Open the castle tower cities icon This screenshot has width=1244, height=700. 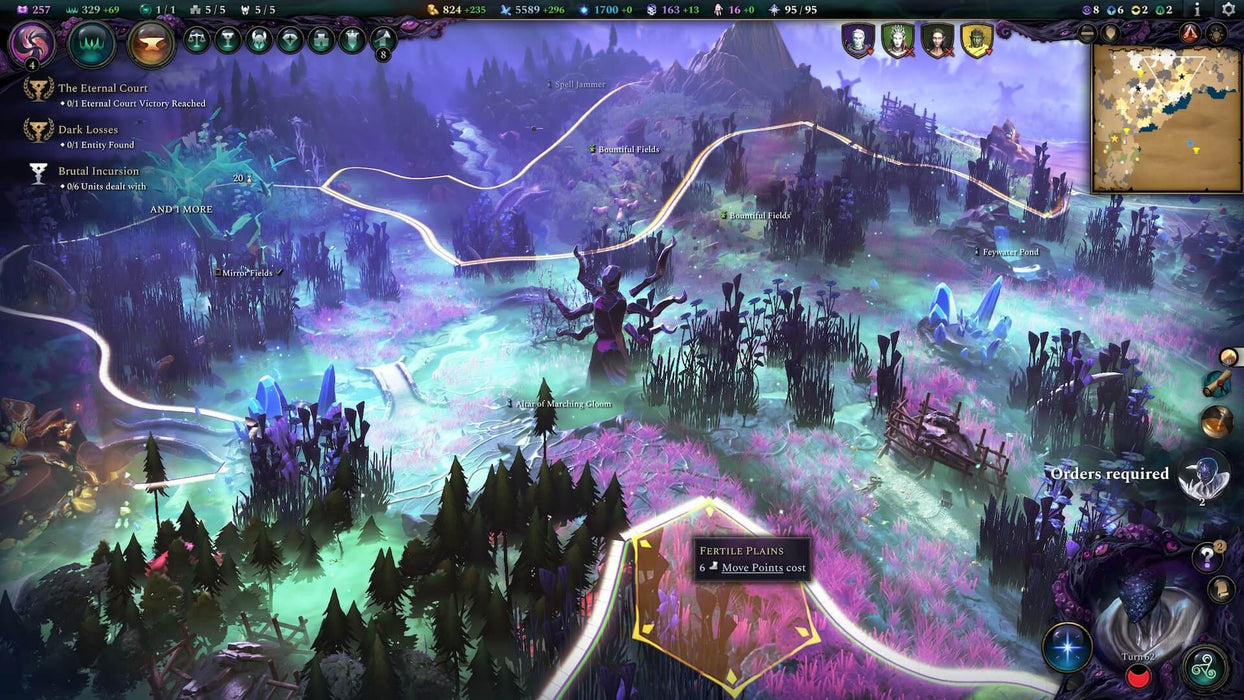[321, 40]
